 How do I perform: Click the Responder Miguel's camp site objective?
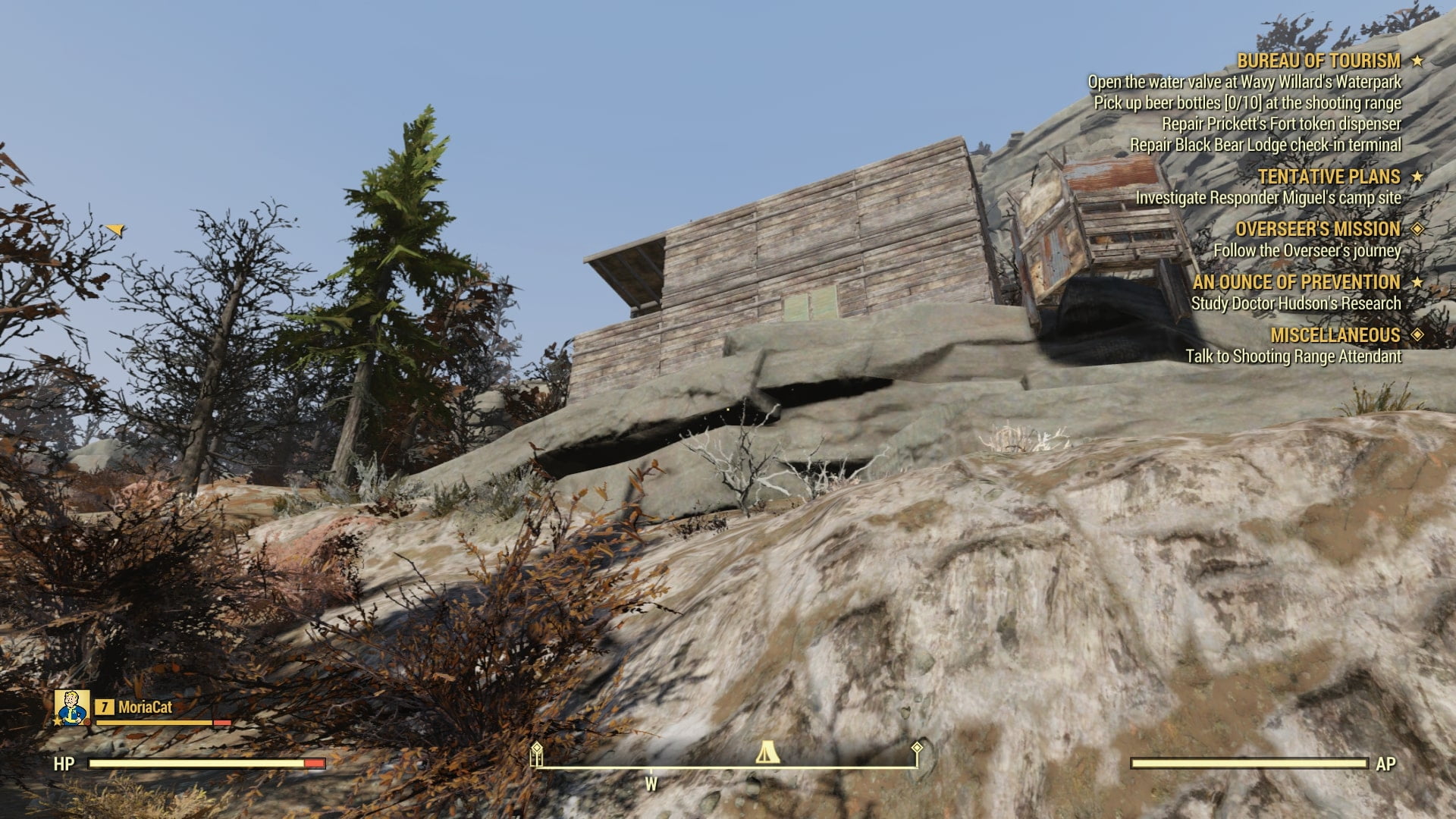[x=1268, y=198]
